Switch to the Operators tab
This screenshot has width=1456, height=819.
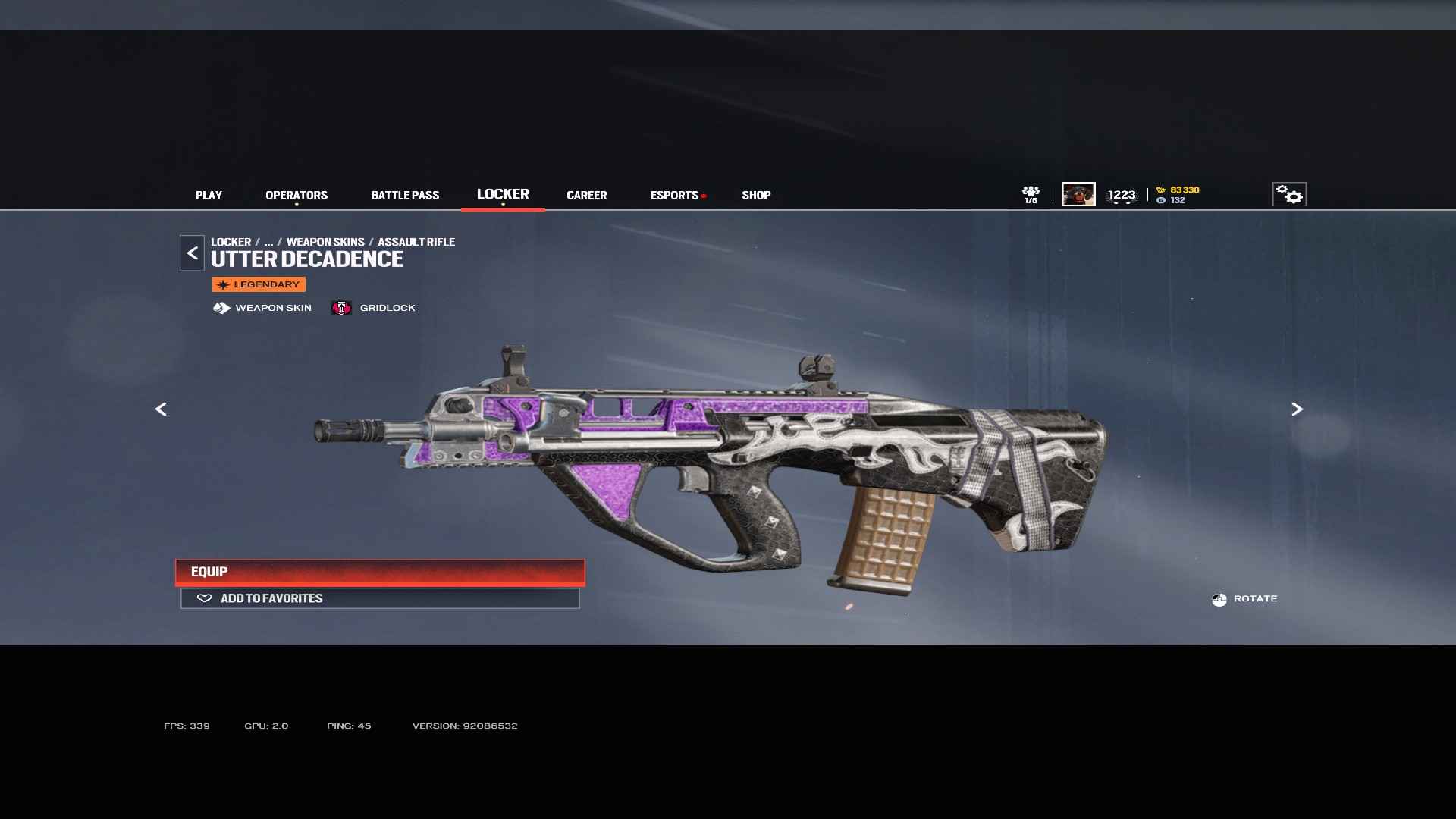click(297, 195)
